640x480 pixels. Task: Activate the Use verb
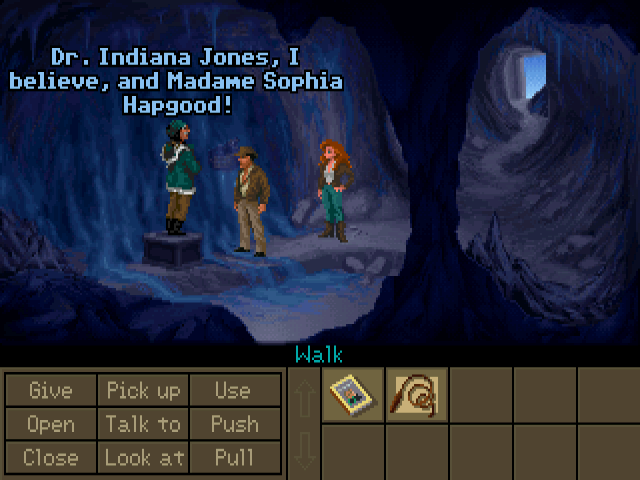click(233, 391)
